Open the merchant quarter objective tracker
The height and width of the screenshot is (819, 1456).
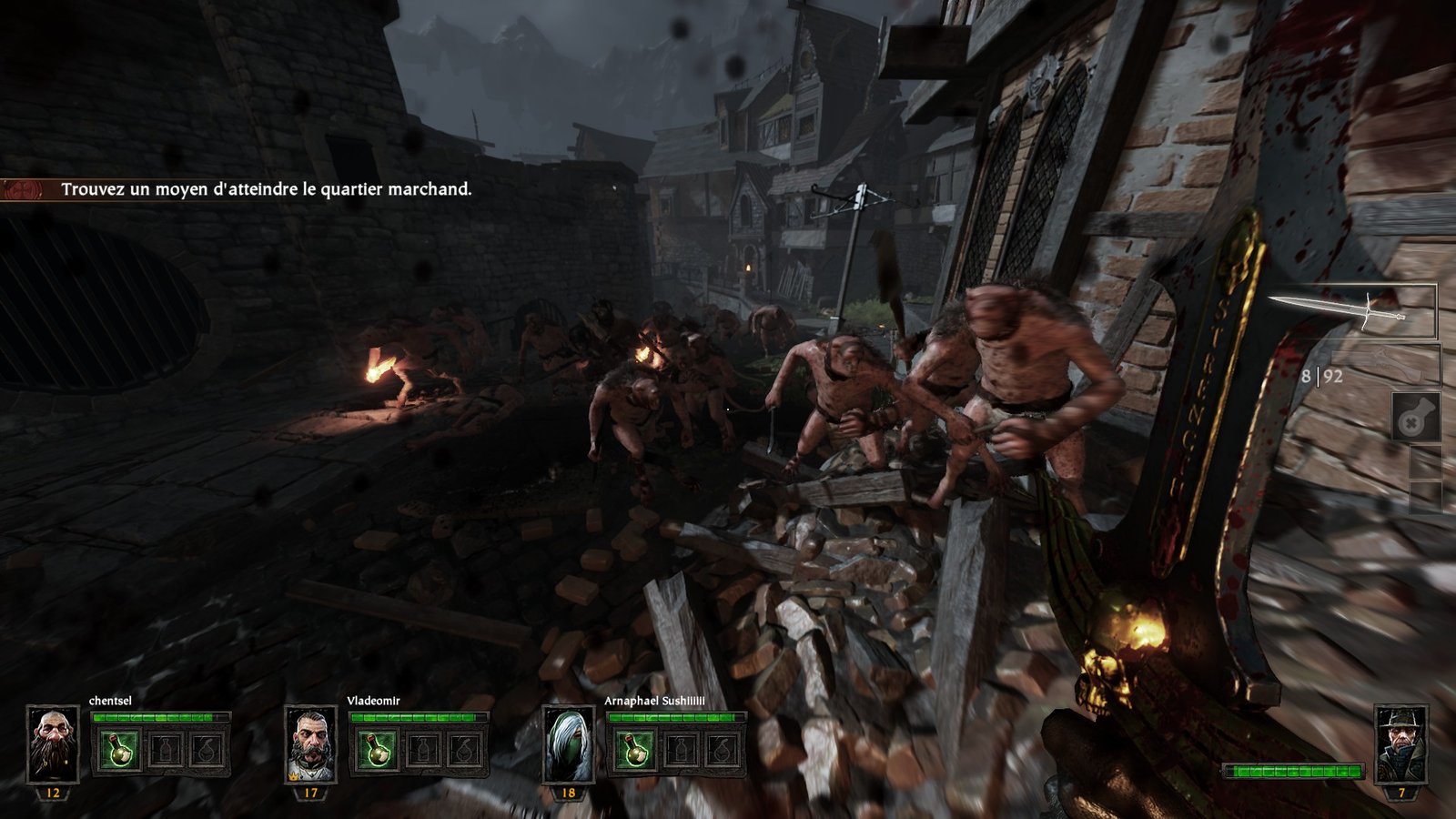(266, 189)
